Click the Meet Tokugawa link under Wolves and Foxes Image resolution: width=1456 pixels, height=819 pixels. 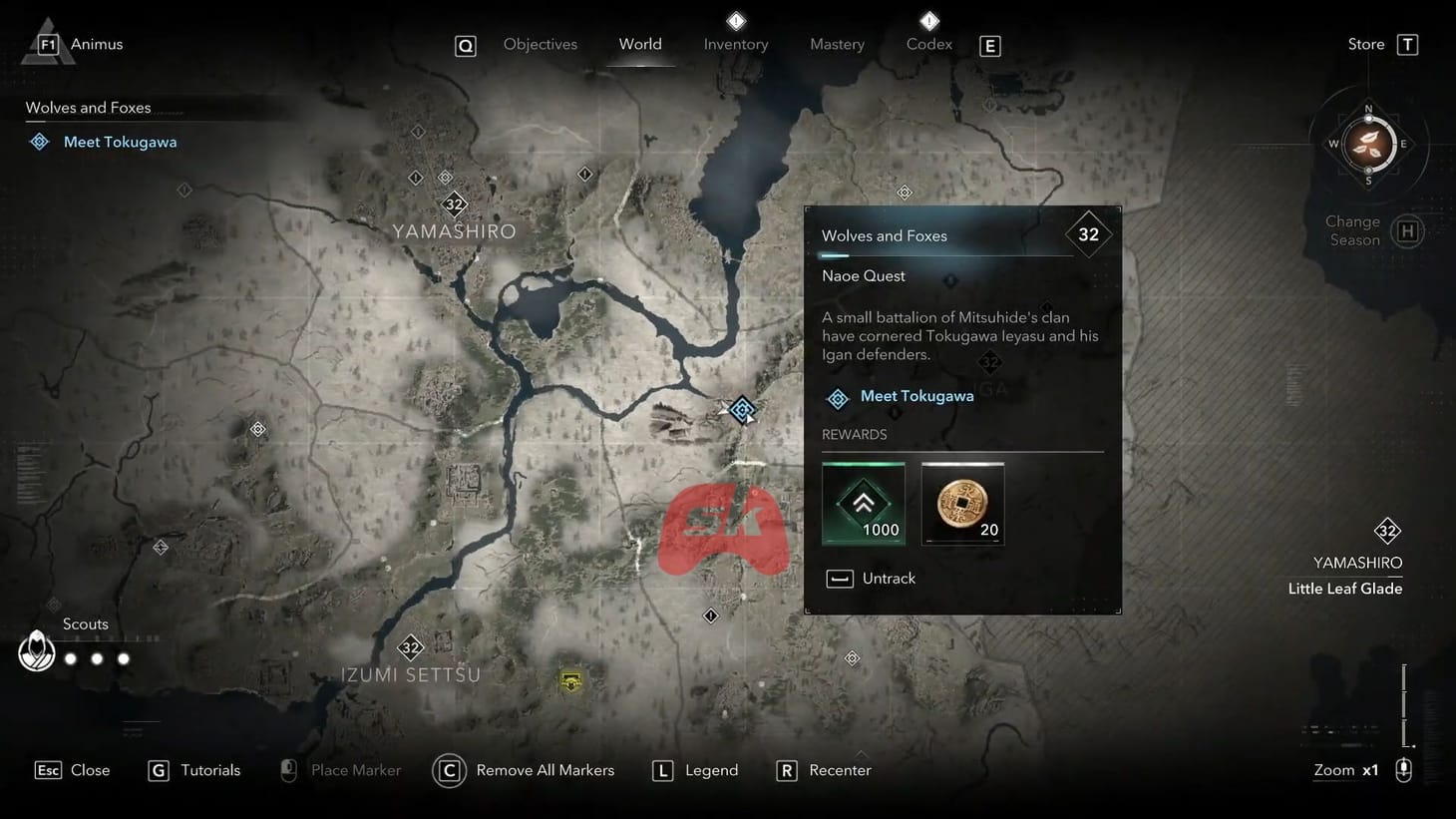coord(121,141)
